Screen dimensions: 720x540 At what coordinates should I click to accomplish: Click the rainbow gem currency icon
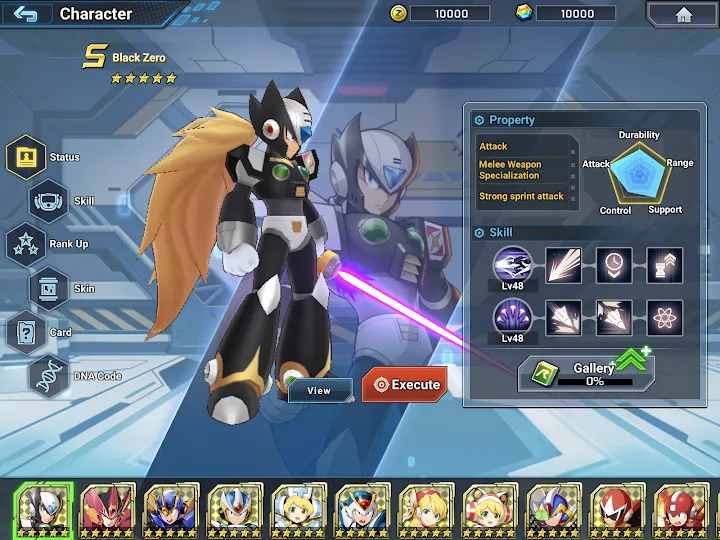(524, 13)
